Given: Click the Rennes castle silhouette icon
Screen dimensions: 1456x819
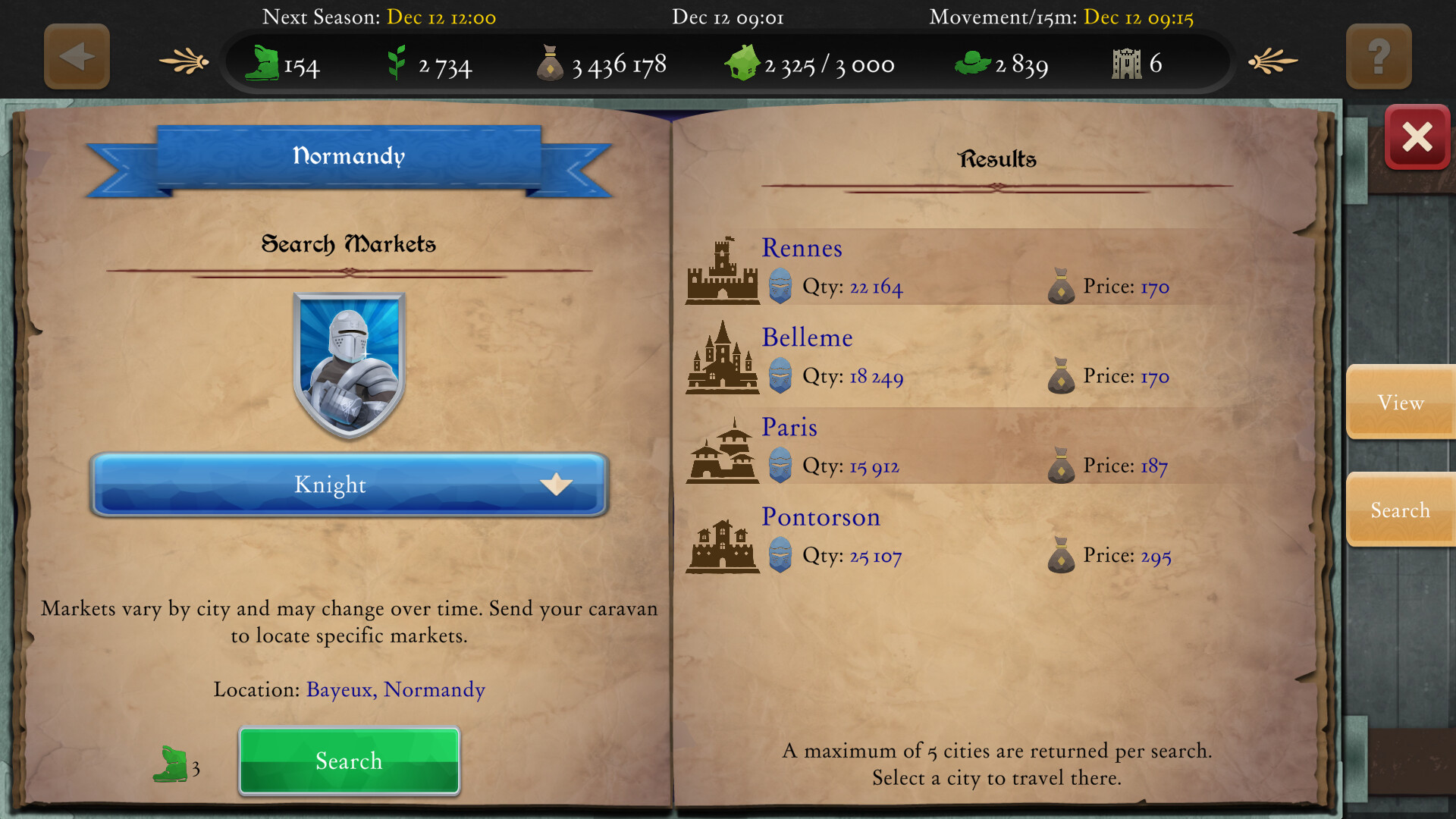Looking at the screenshot, I should [x=723, y=273].
